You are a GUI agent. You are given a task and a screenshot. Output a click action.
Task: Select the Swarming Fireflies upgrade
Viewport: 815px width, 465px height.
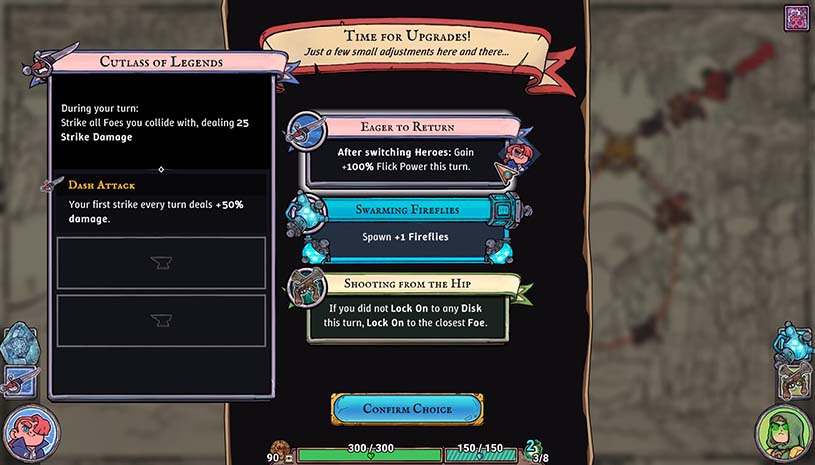click(x=405, y=226)
